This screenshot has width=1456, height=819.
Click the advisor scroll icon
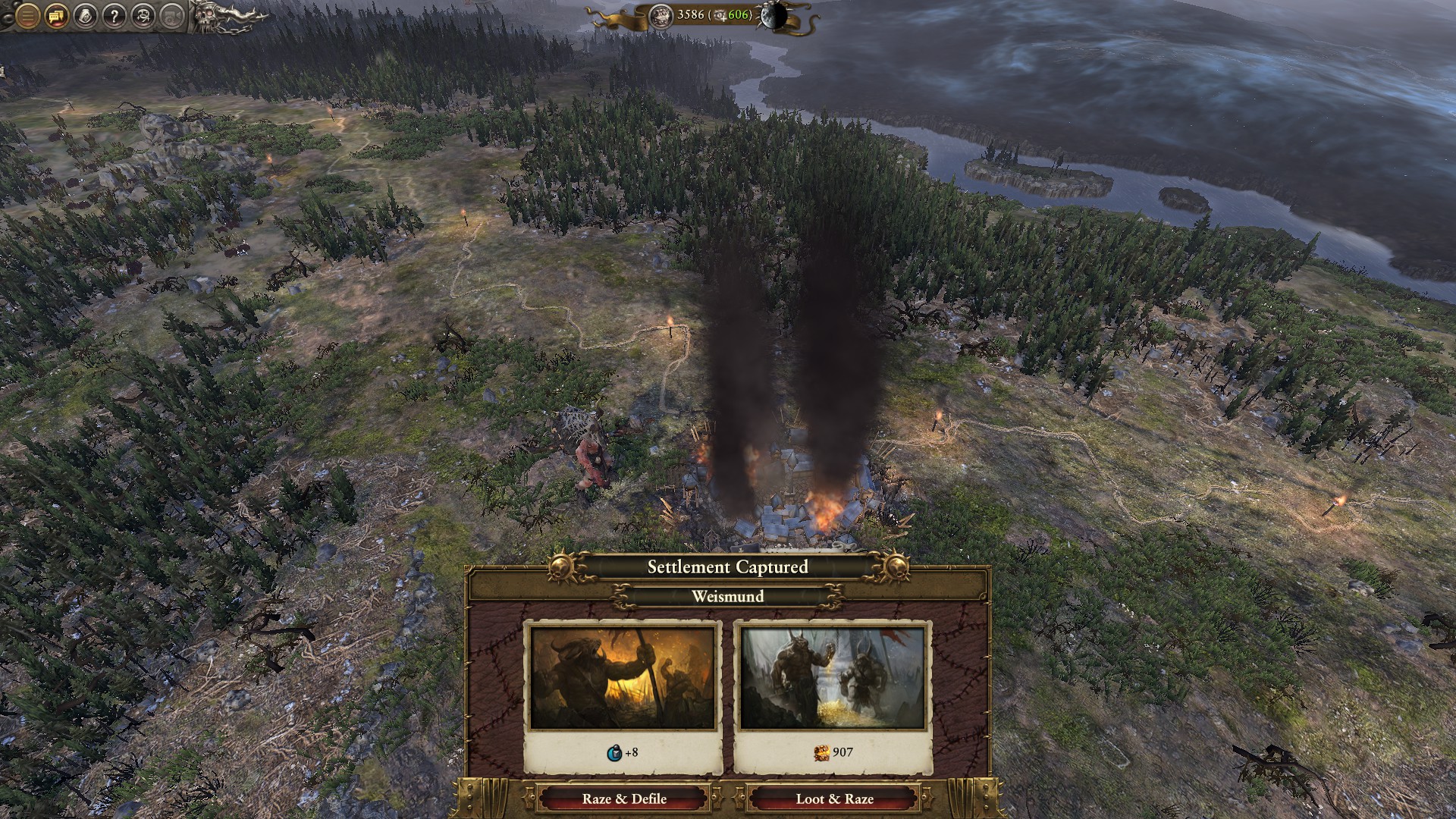click(x=85, y=16)
